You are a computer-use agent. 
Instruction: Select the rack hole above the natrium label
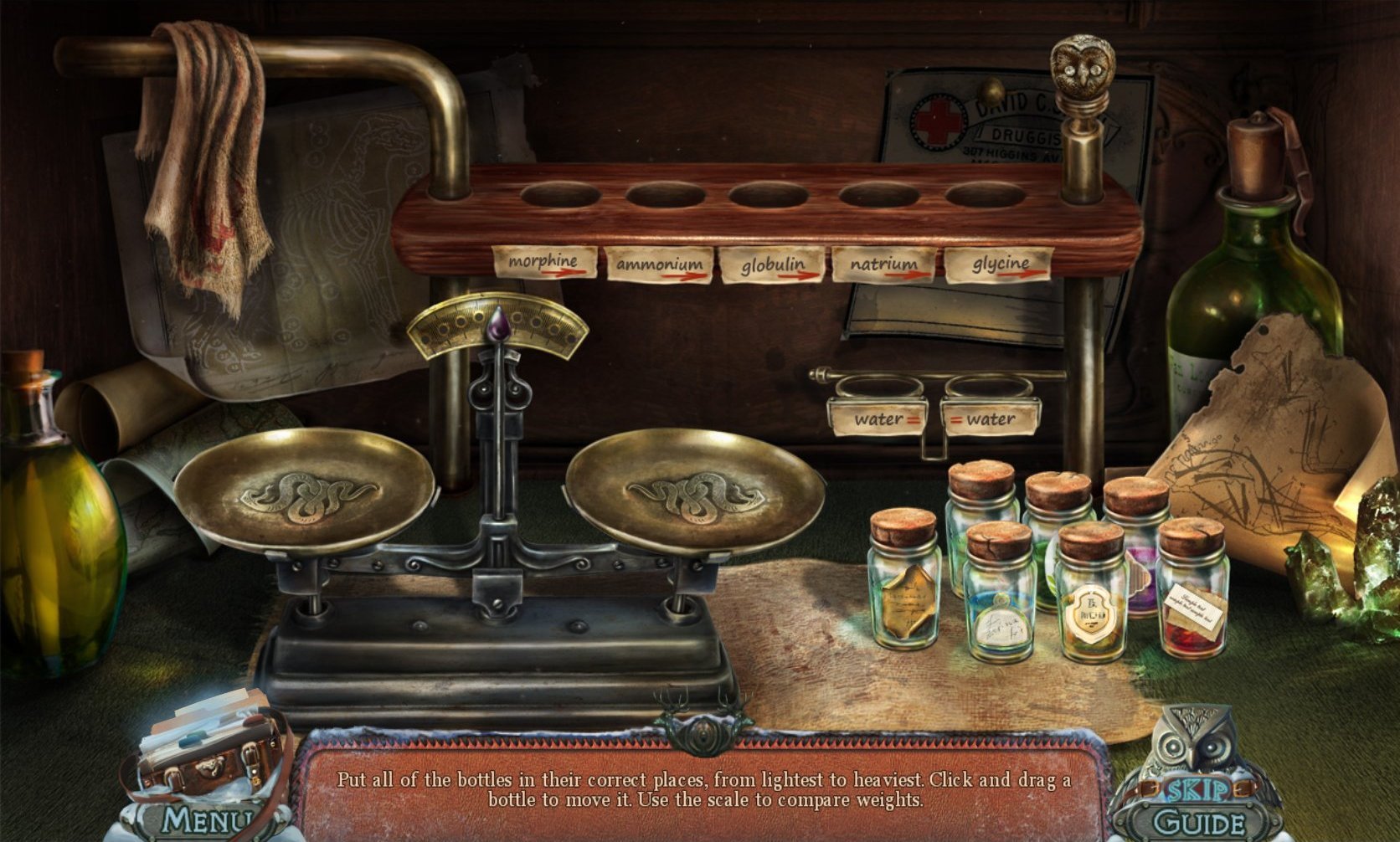(x=879, y=196)
